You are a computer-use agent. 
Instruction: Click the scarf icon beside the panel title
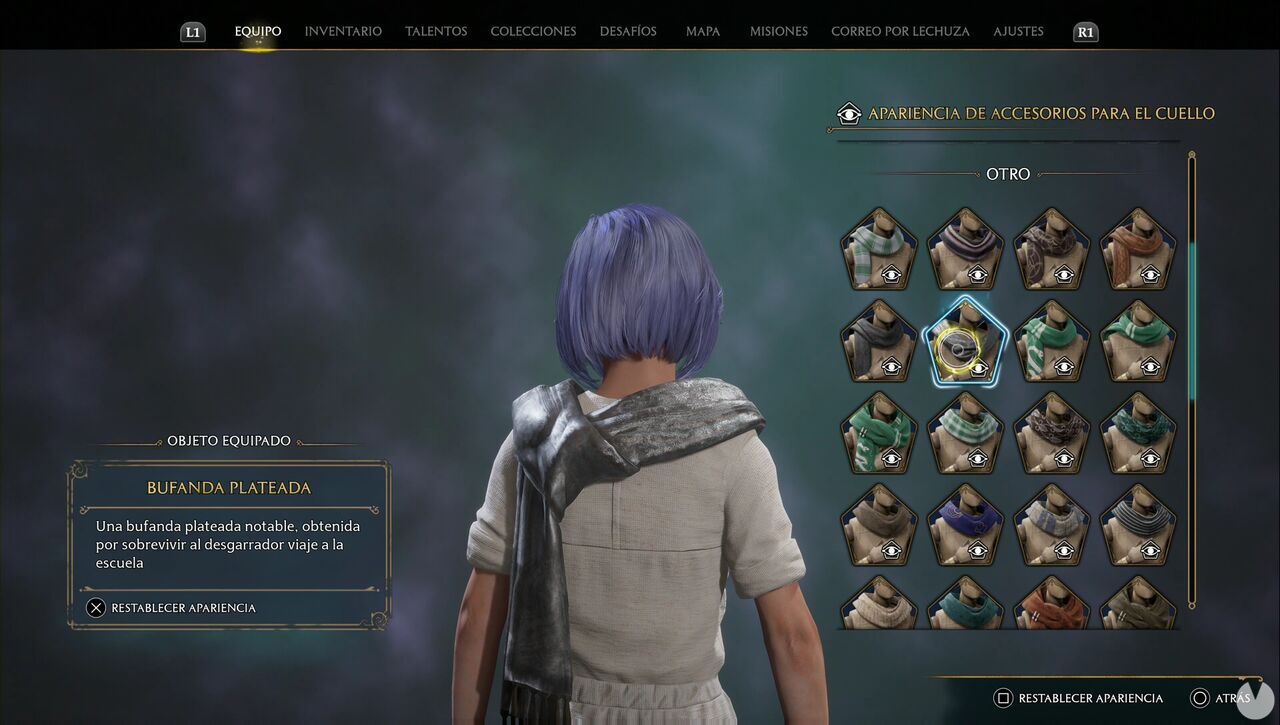coord(849,114)
